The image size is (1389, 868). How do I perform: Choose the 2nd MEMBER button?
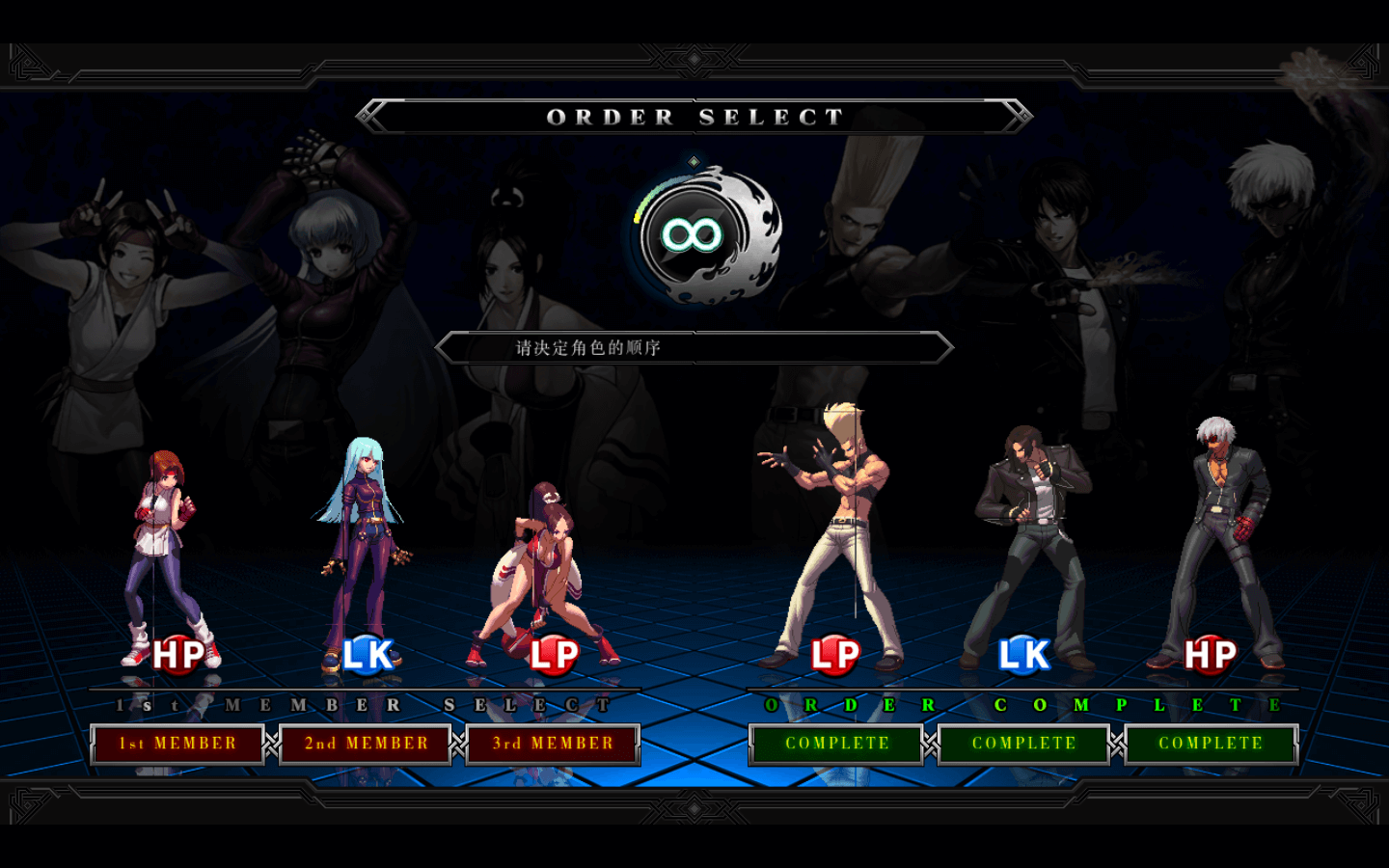point(366,744)
